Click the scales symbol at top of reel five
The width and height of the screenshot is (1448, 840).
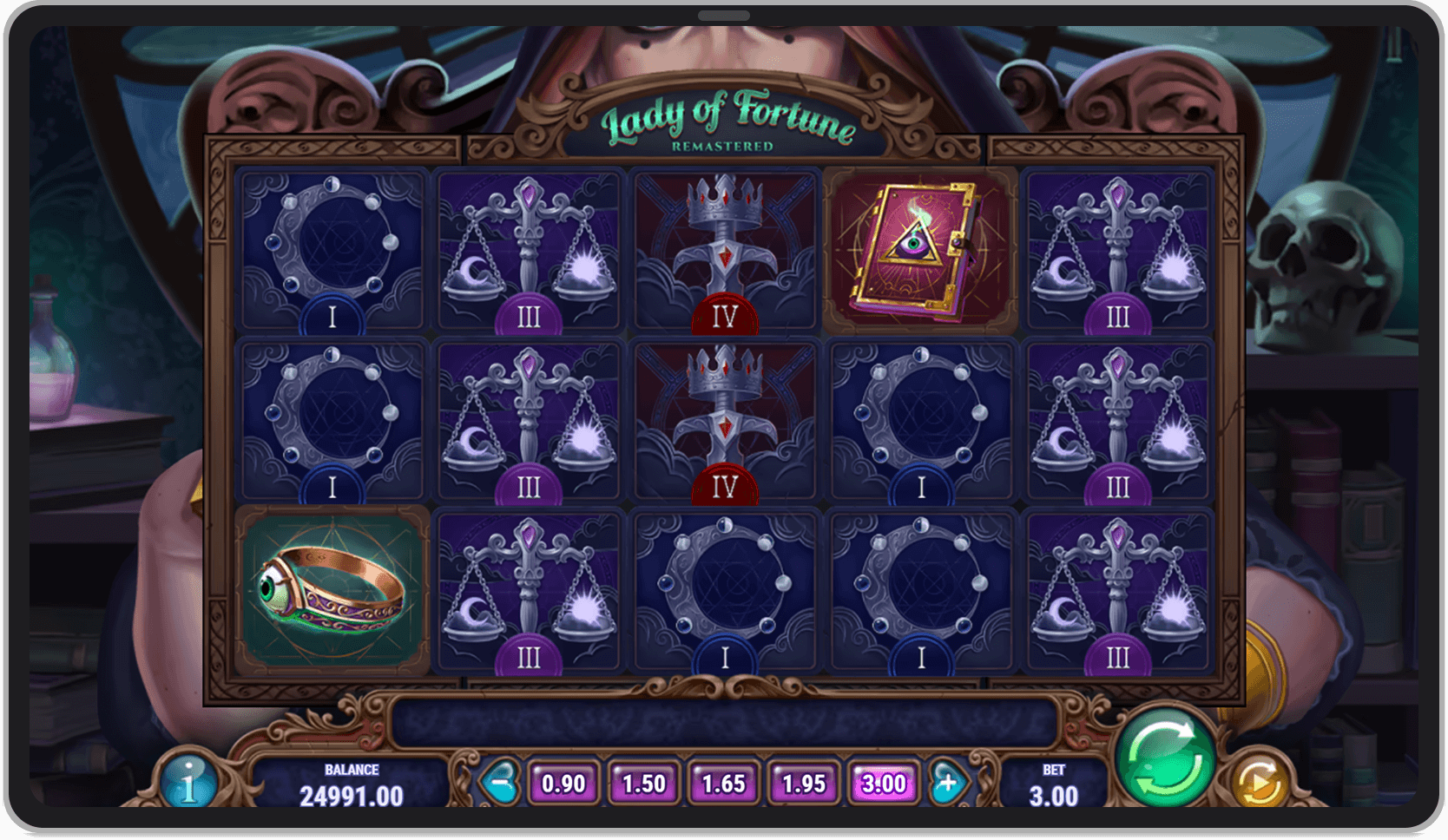pos(1118,250)
